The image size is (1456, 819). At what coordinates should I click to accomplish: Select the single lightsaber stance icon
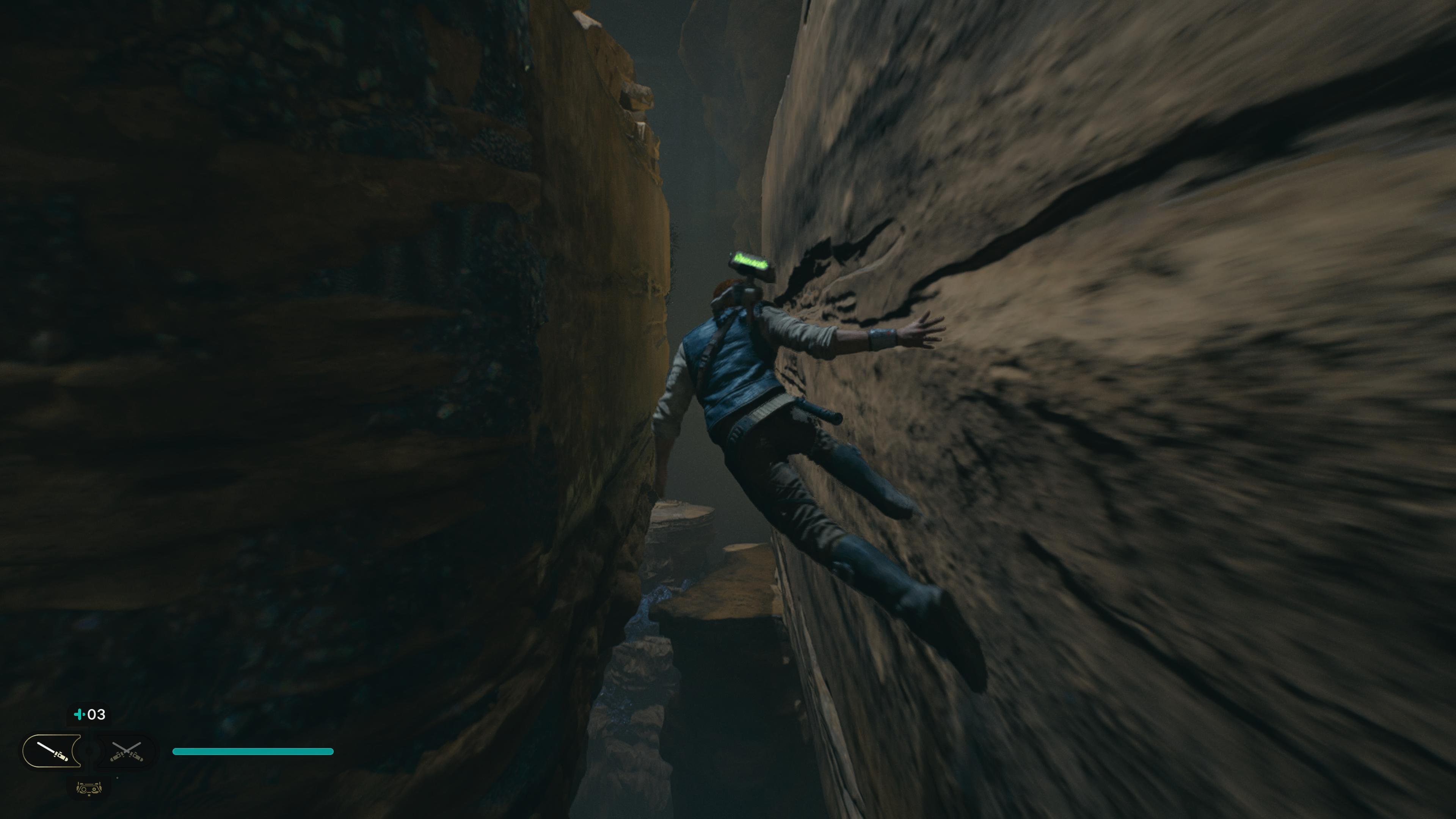click(52, 751)
